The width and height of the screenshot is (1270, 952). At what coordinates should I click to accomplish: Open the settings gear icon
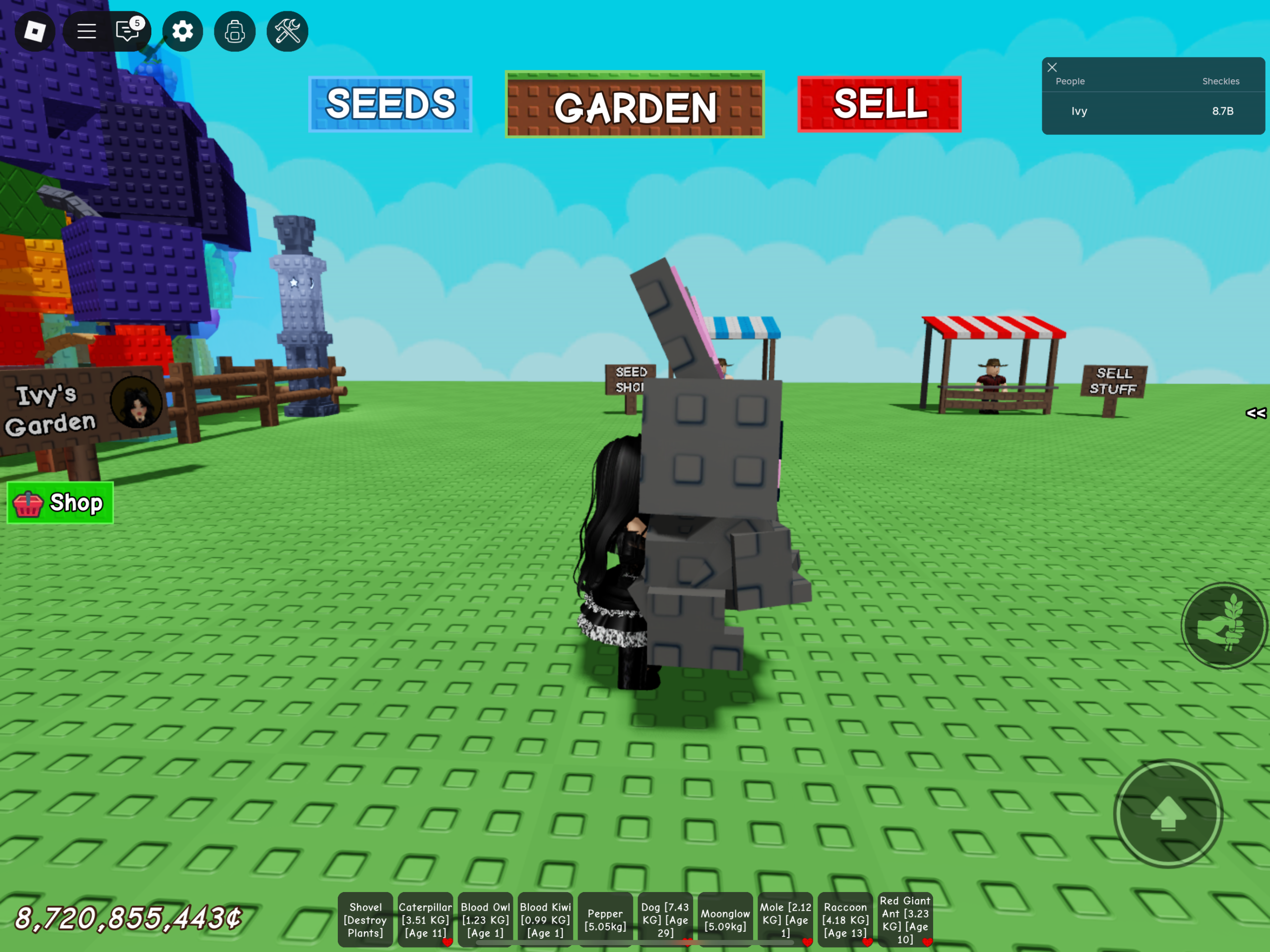click(x=183, y=32)
